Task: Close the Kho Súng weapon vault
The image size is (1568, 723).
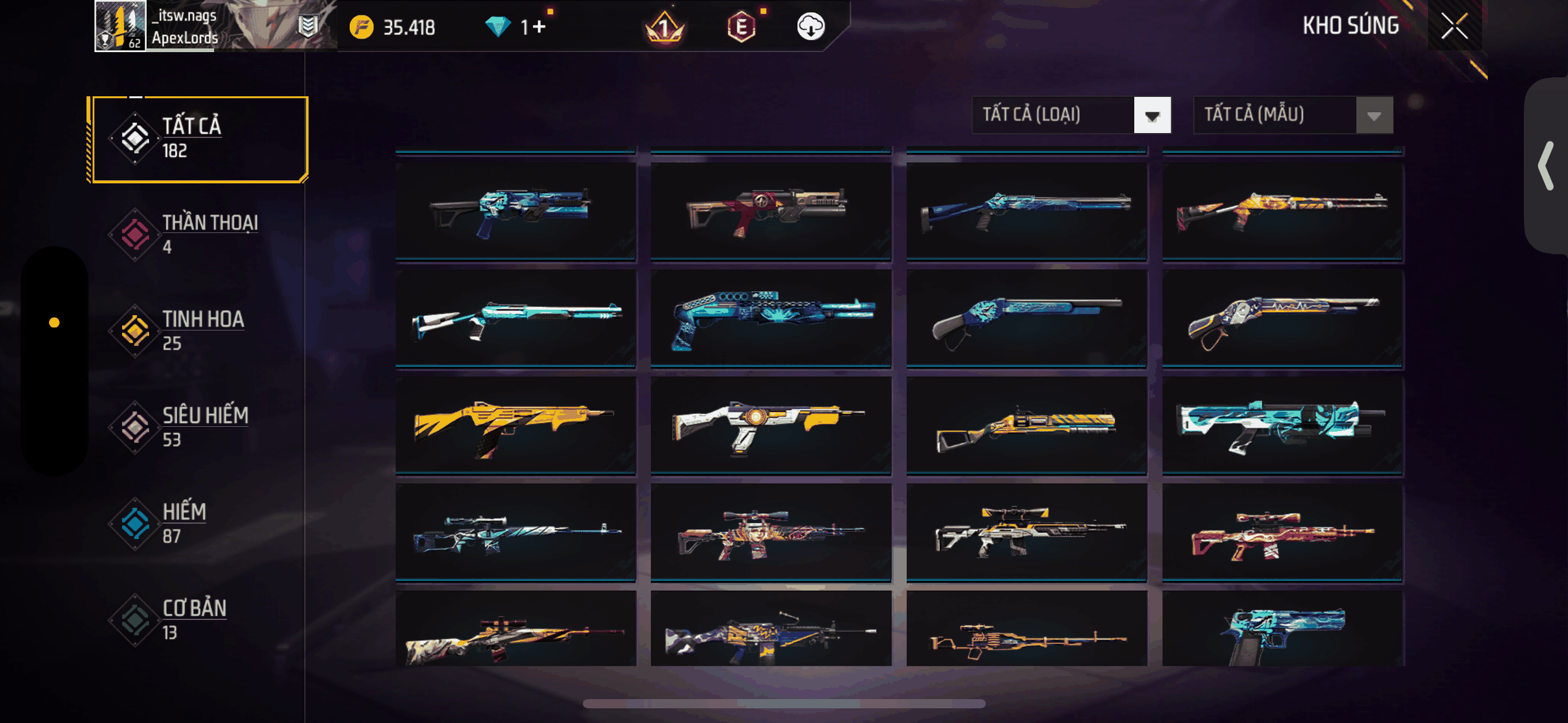Action: (x=1454, y=26)
